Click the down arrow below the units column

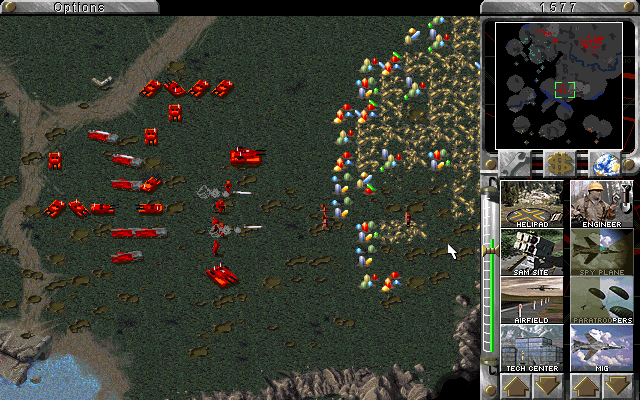click(618, 386)
